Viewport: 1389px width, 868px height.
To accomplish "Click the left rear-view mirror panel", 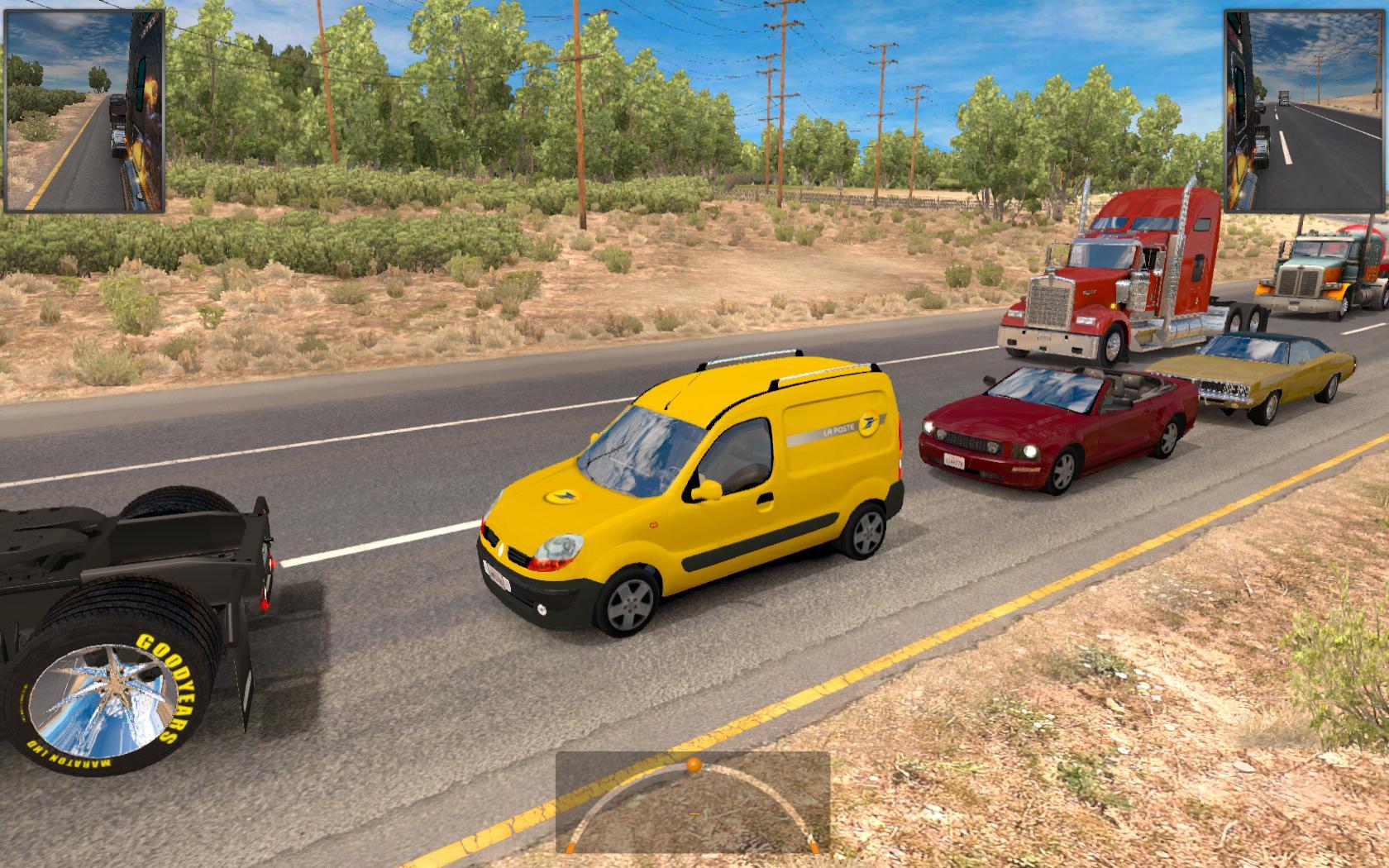I will click(85, 112).
